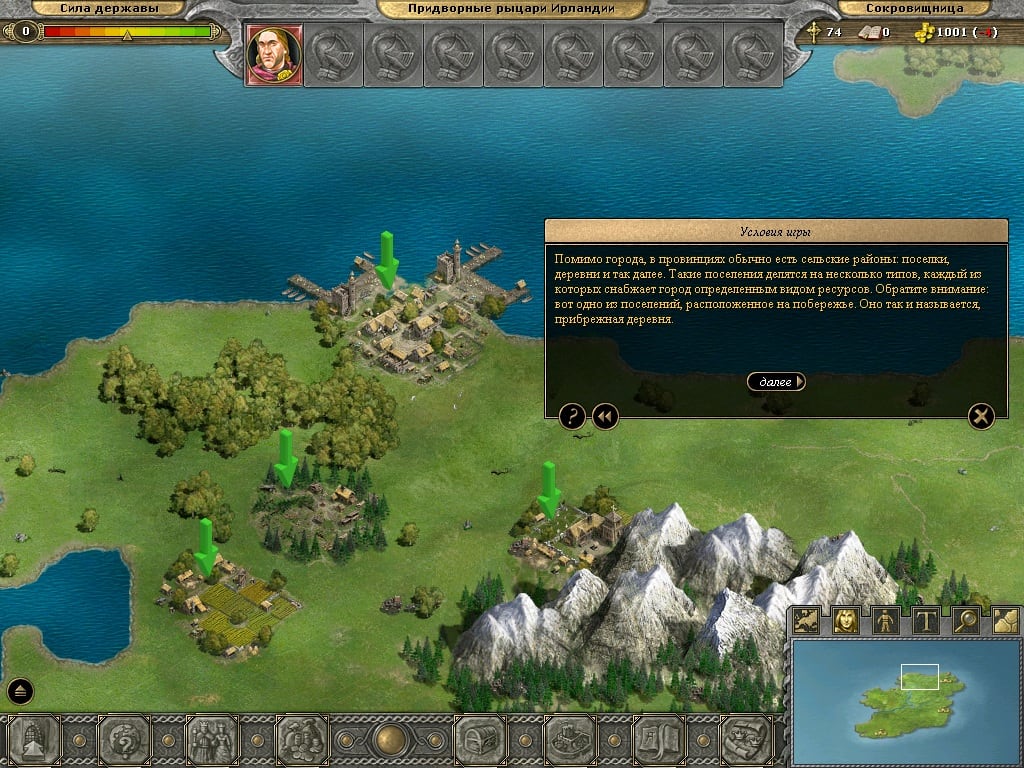This screenshot has height=768, width=1024.
Task: Open the "Придворные рыцари Ирландии" panel
Action: 511,9
